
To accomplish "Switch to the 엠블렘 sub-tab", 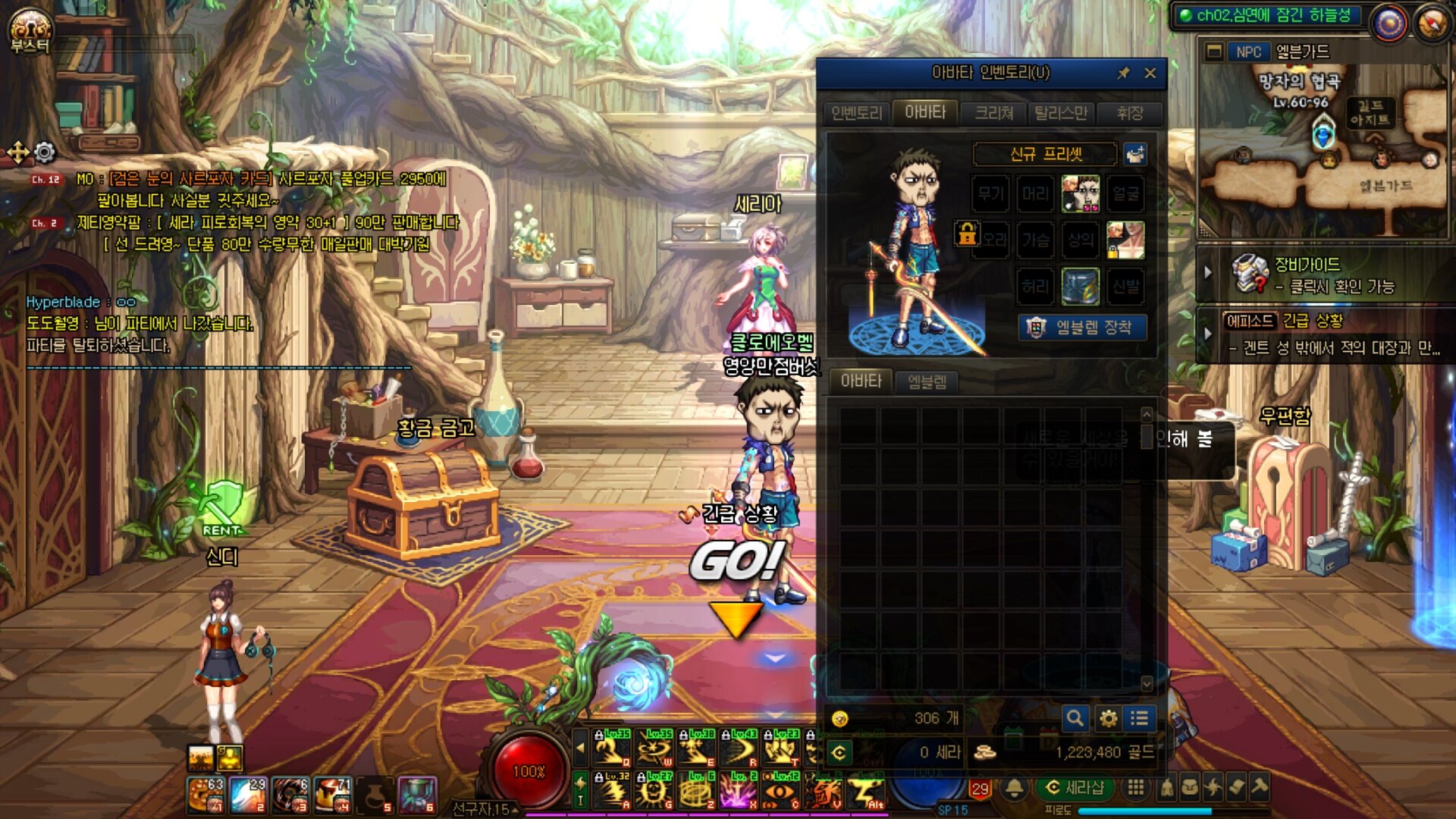I will [x=927, y=381].
